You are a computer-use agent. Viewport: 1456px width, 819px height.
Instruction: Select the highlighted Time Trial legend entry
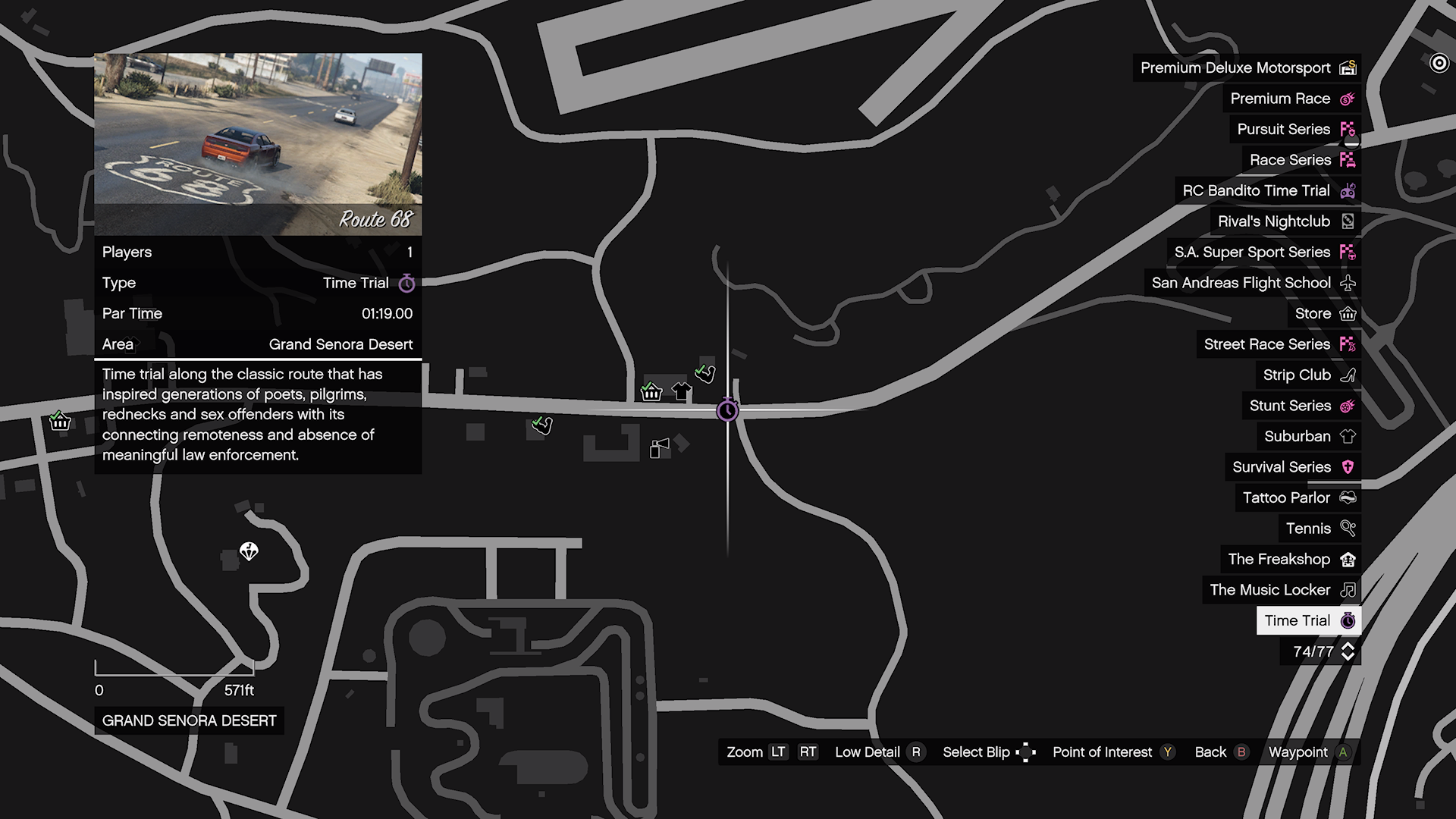(1308, 621)
